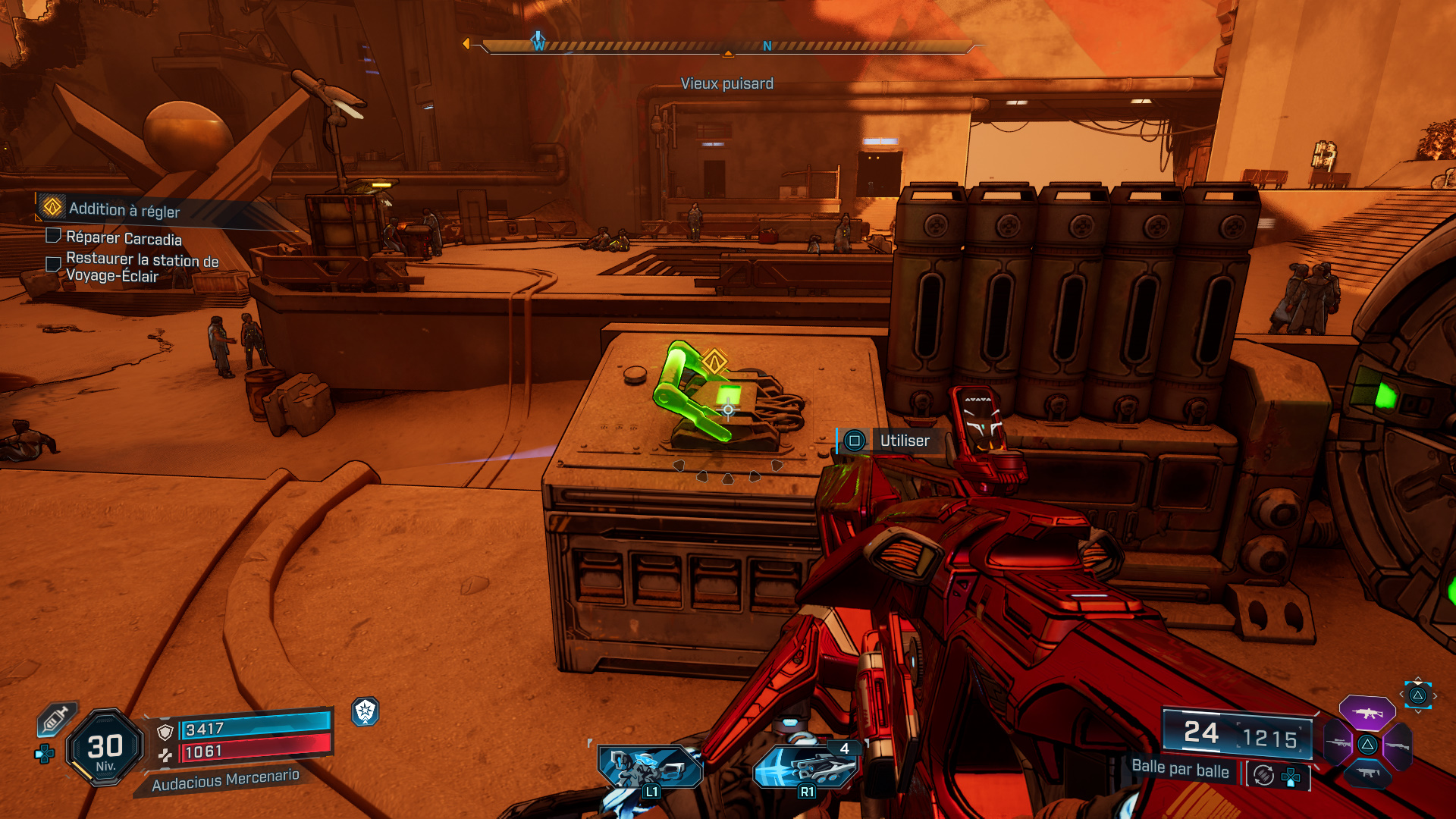Click the diamond quest marker above the lever
Screen dimensions: 1456x819
click(714, 361)
